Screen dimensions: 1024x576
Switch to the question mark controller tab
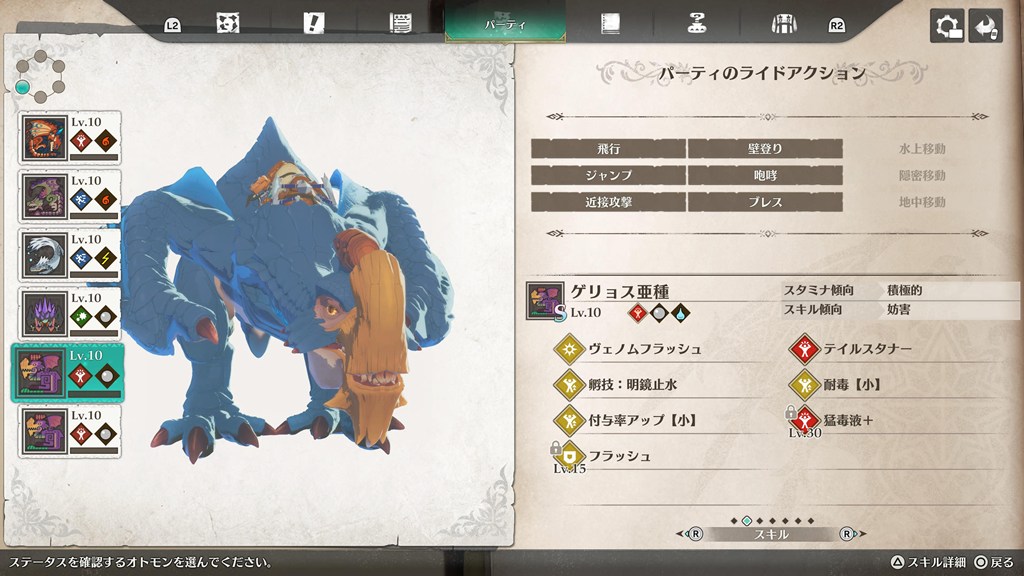tap(696, 24)
